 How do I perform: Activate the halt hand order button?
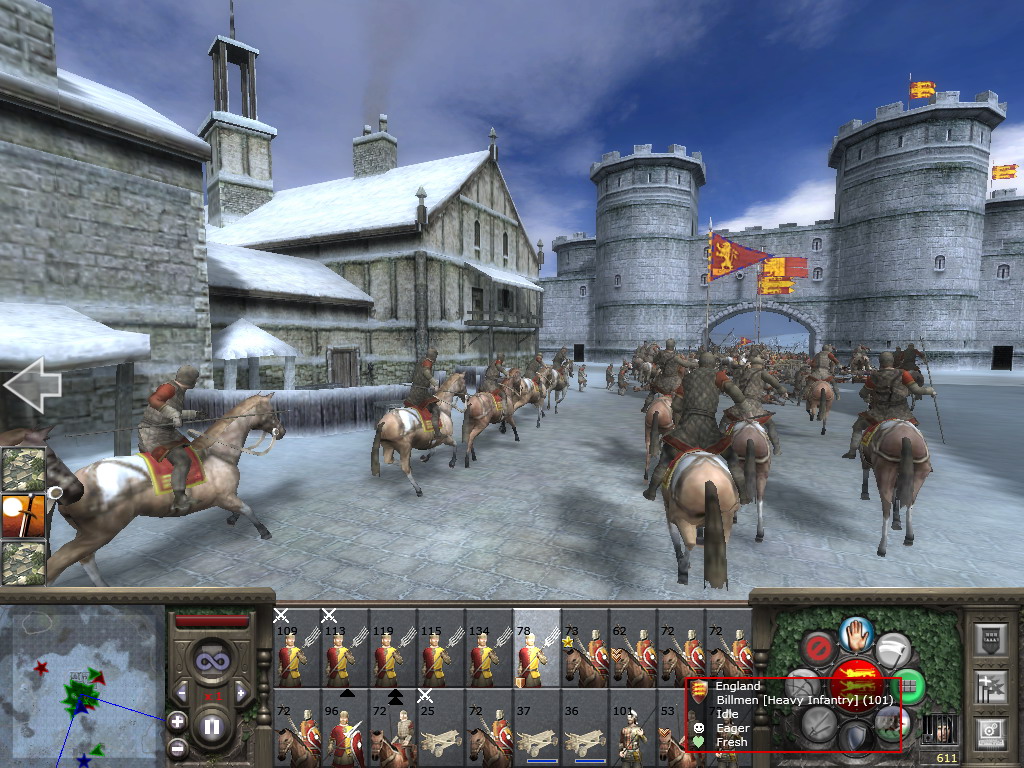tap(857, 632)
